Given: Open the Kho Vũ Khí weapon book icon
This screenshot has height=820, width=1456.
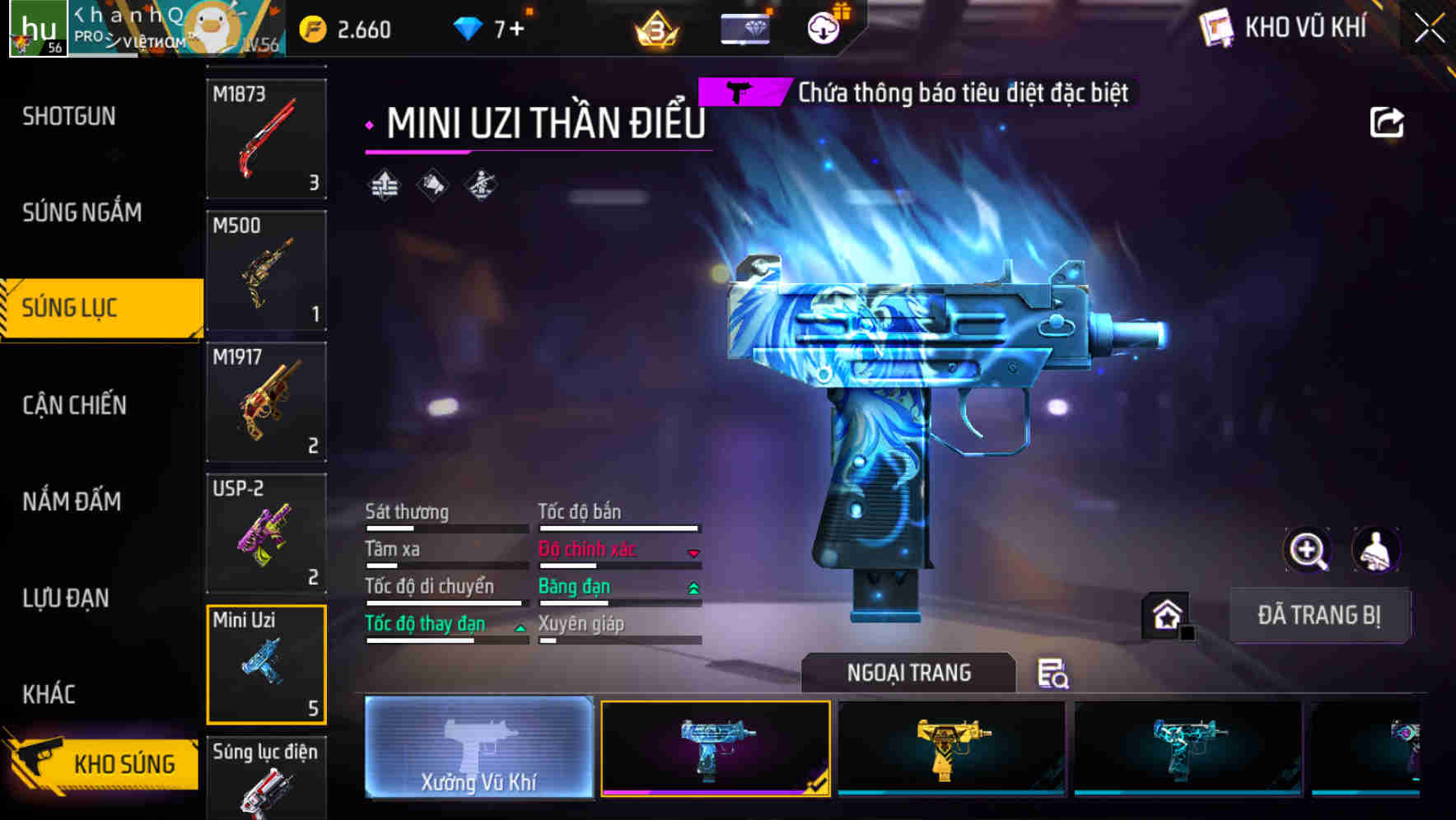Looking at the screenshot, I should point(1214,27).
